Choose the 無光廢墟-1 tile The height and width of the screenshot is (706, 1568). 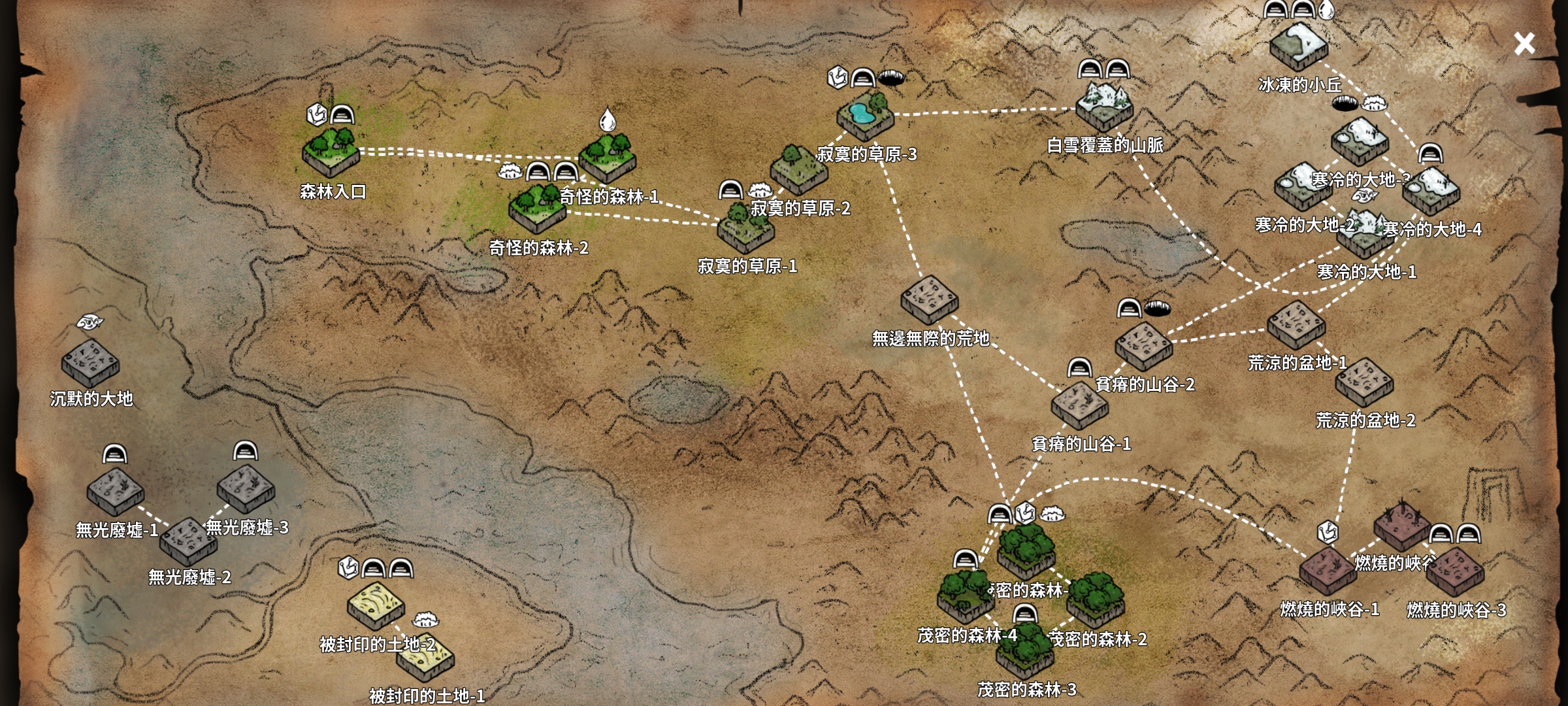point(115,491)
